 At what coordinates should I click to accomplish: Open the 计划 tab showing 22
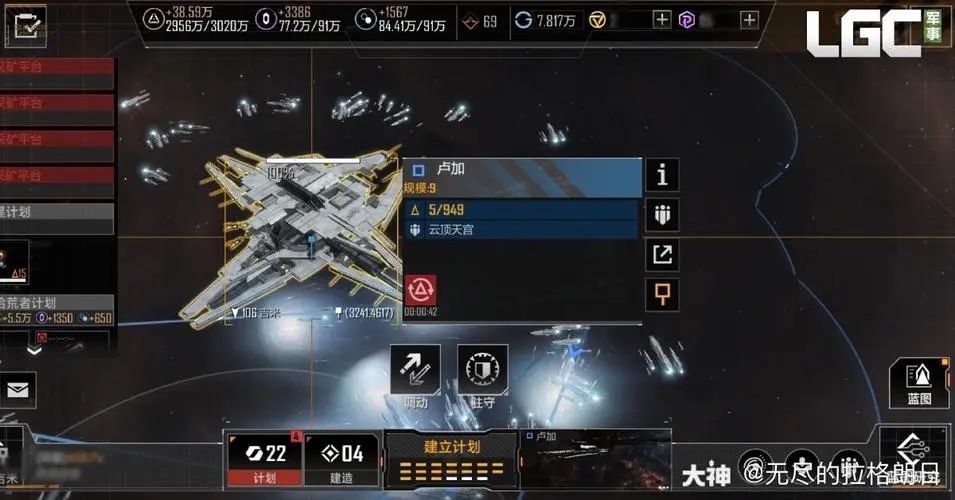click(264, 460)
